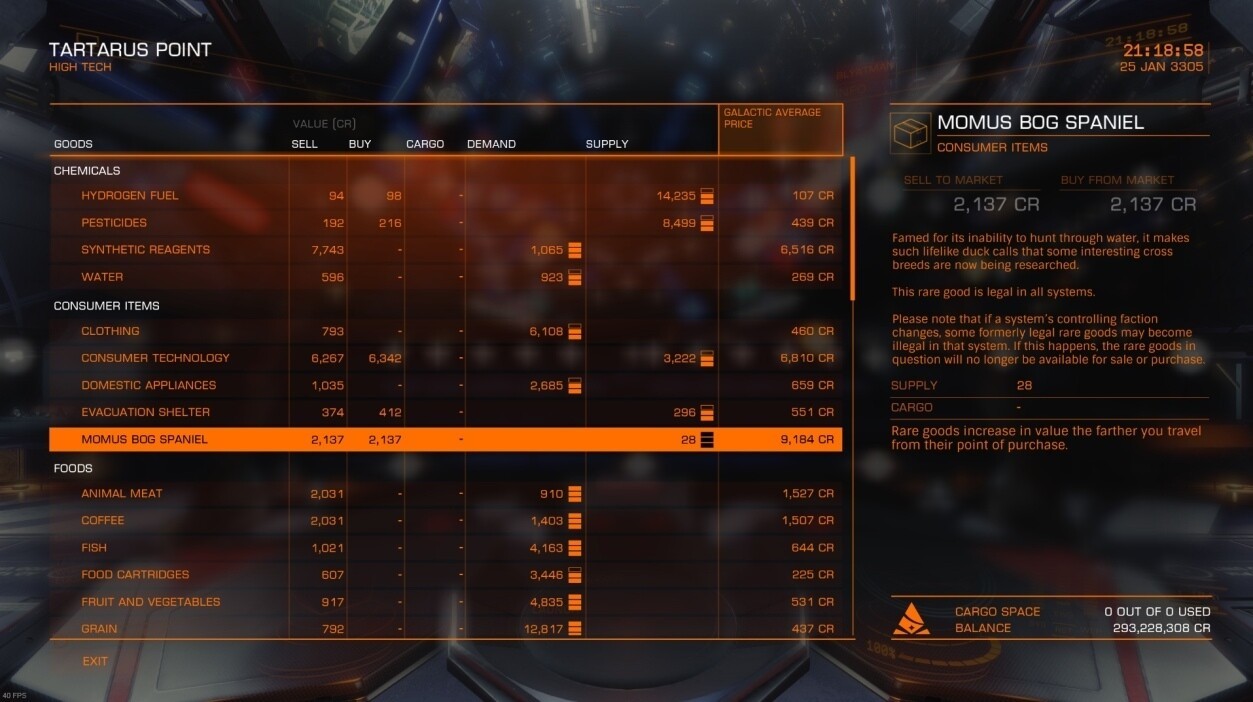Viewport: 1253px width, 702px height.
Task: Exit the commodities market
Action: [x=95, y=661]
